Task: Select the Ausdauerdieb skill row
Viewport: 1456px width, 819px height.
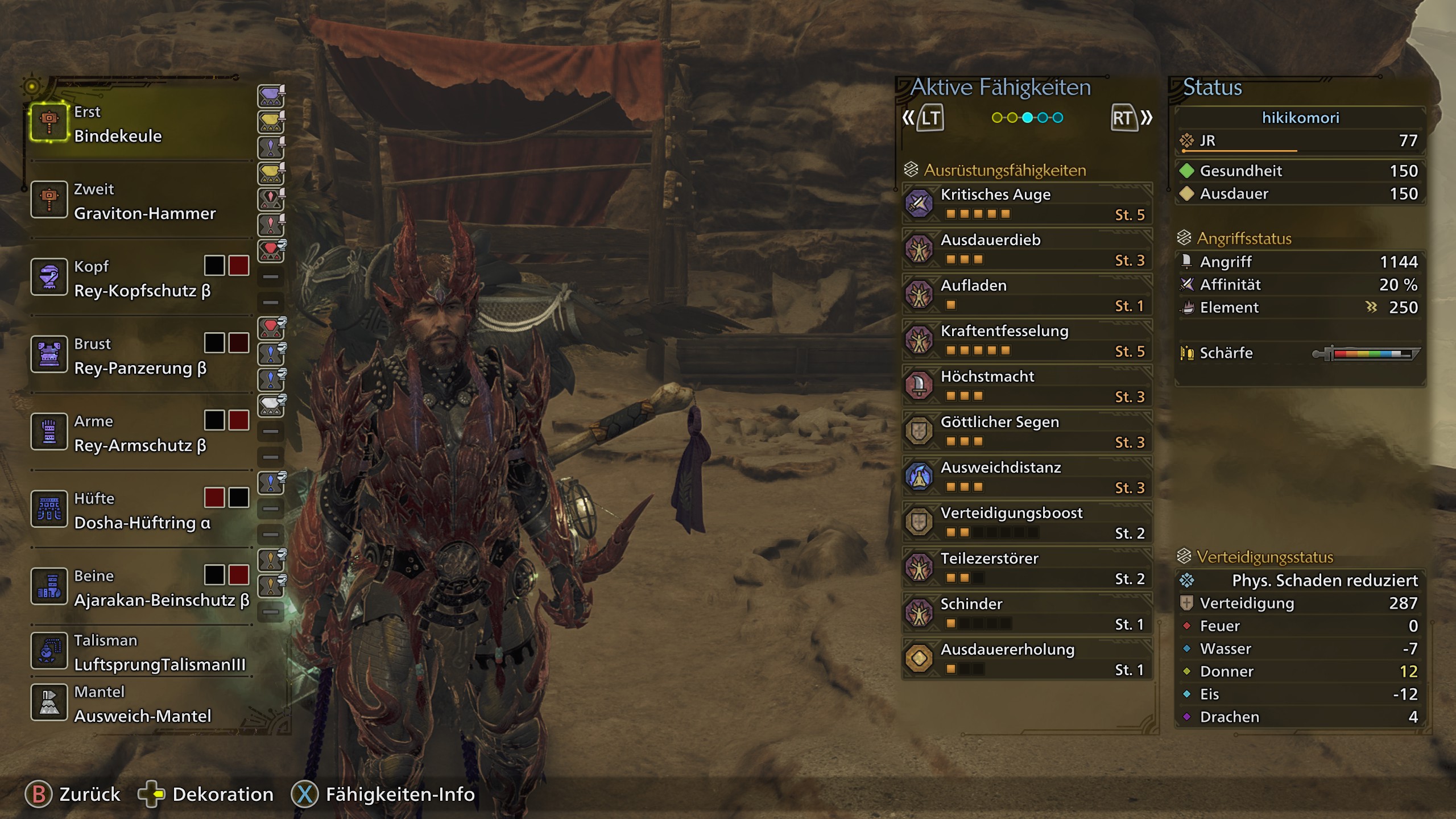Action: 1027,249
